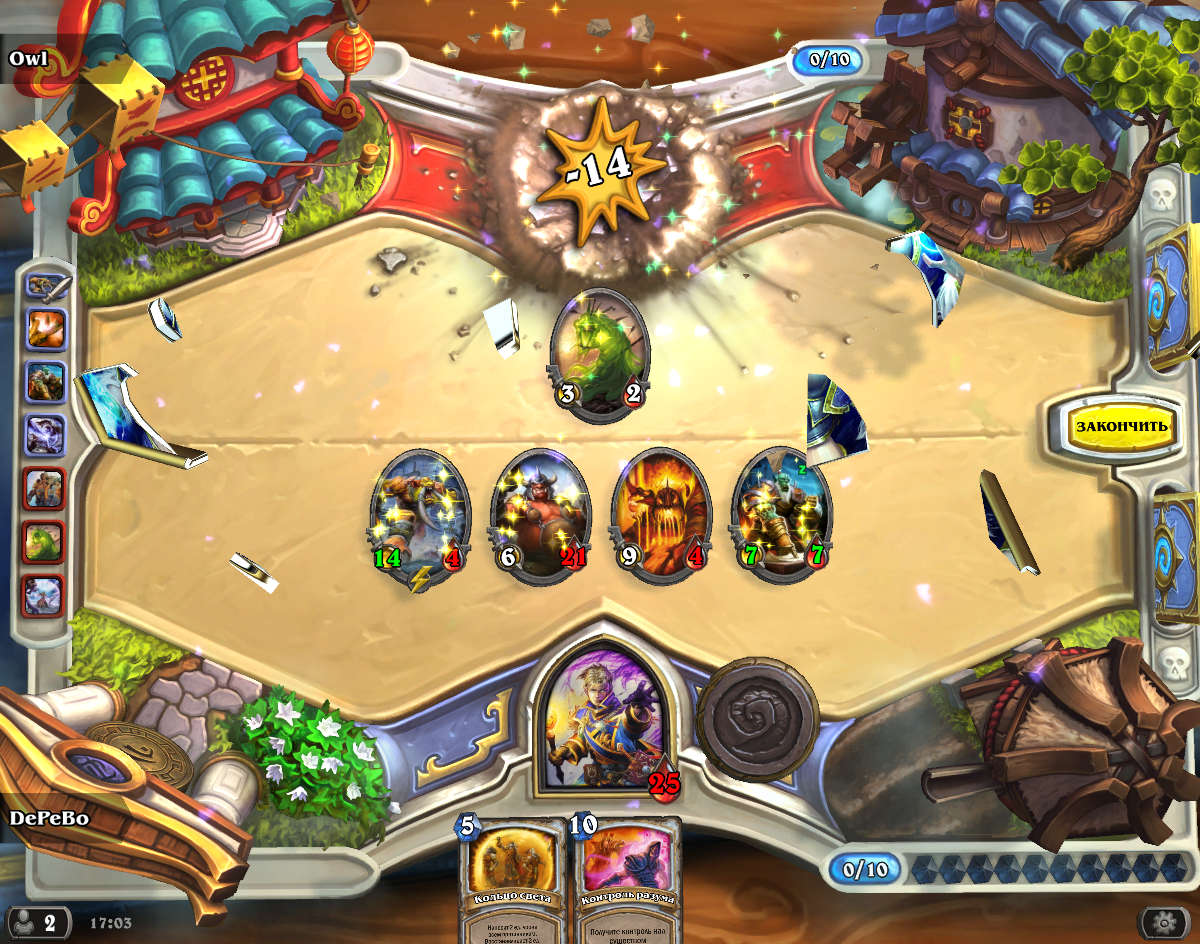
Task: View the green orc warrior history tile
Action: tap(46, 381)
